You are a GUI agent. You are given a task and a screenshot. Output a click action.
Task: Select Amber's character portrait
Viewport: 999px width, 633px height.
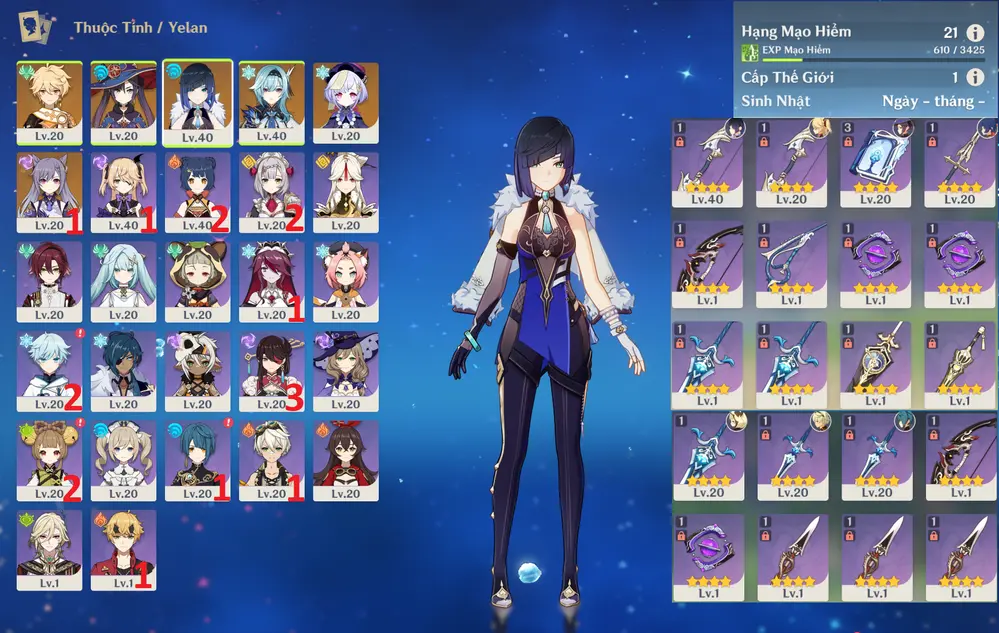click(x=346, y=460)
